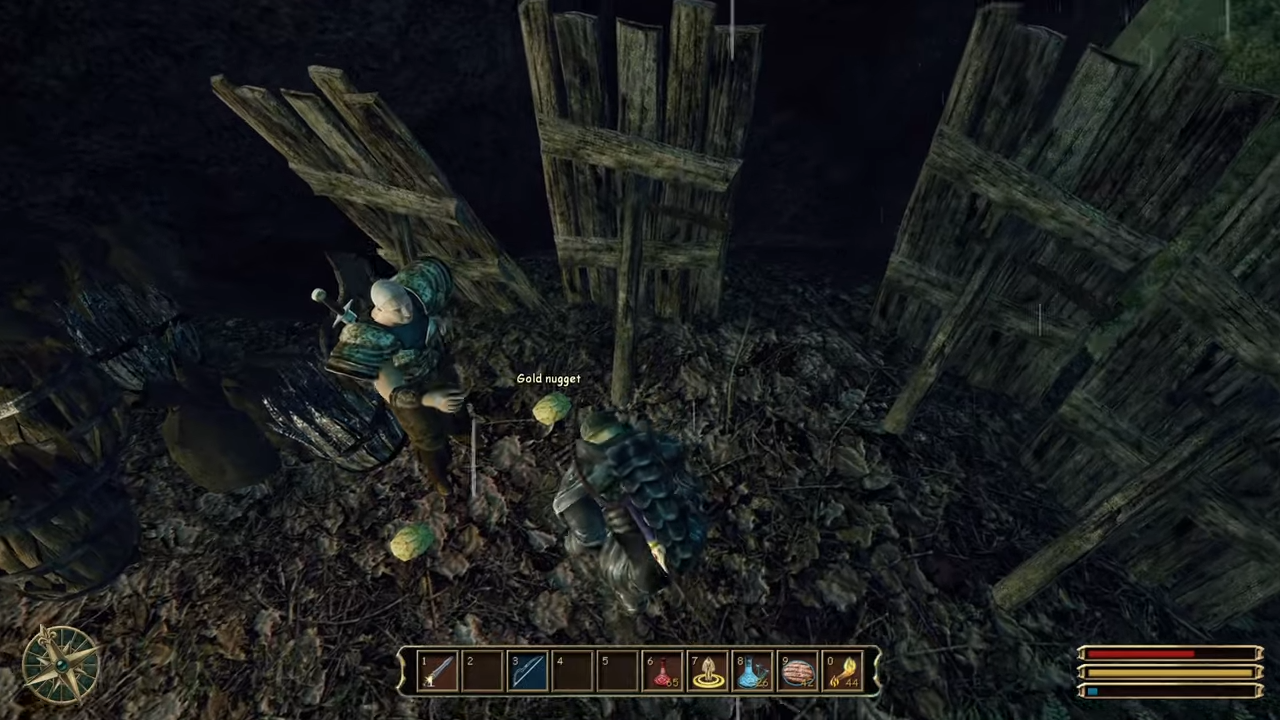Select the hotbar action row
1280x720 pixels.
640,670
